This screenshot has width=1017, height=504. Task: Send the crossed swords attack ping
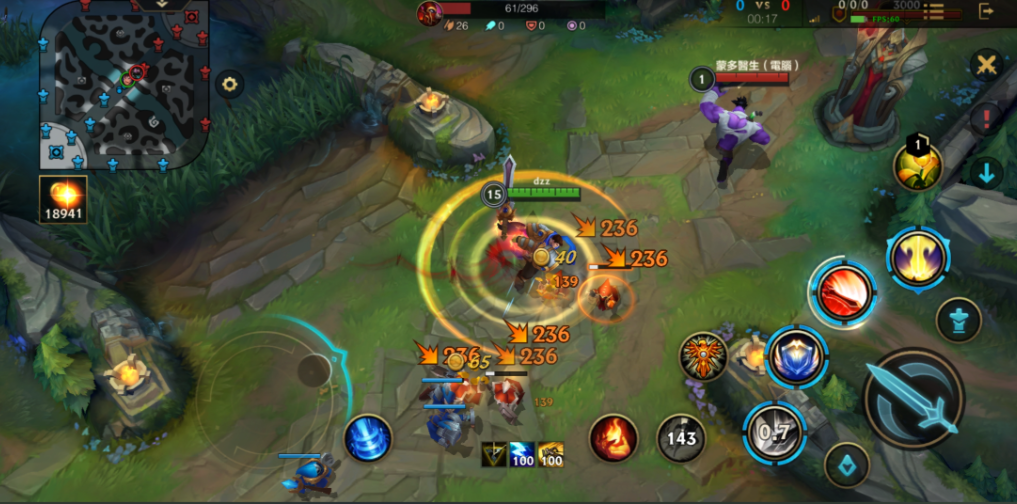click(x=987, y=66)
